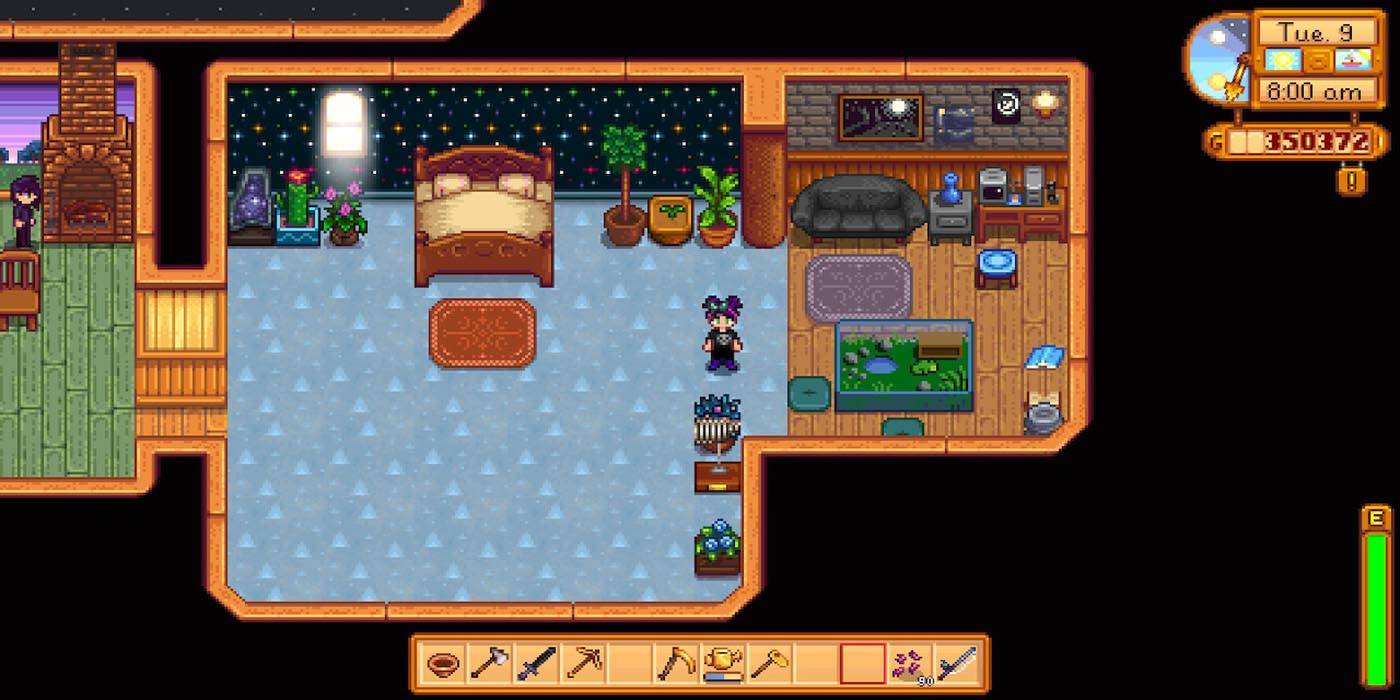This screenshot has height=700, width=1400.
Task: Choose the blue sword in the last slot
Action: tap(956, 663)
